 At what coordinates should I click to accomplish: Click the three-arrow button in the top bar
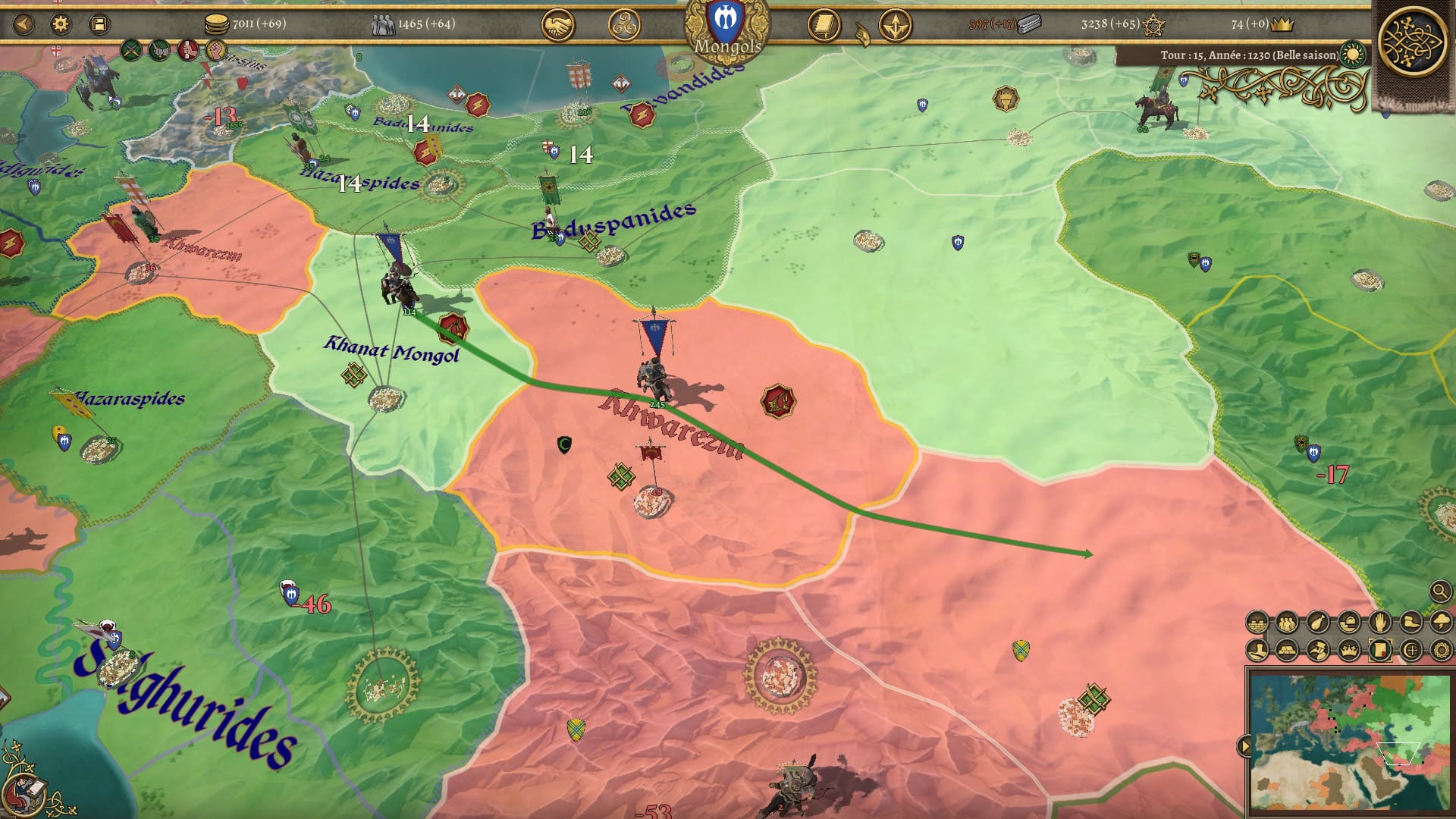tap(895, 27)
